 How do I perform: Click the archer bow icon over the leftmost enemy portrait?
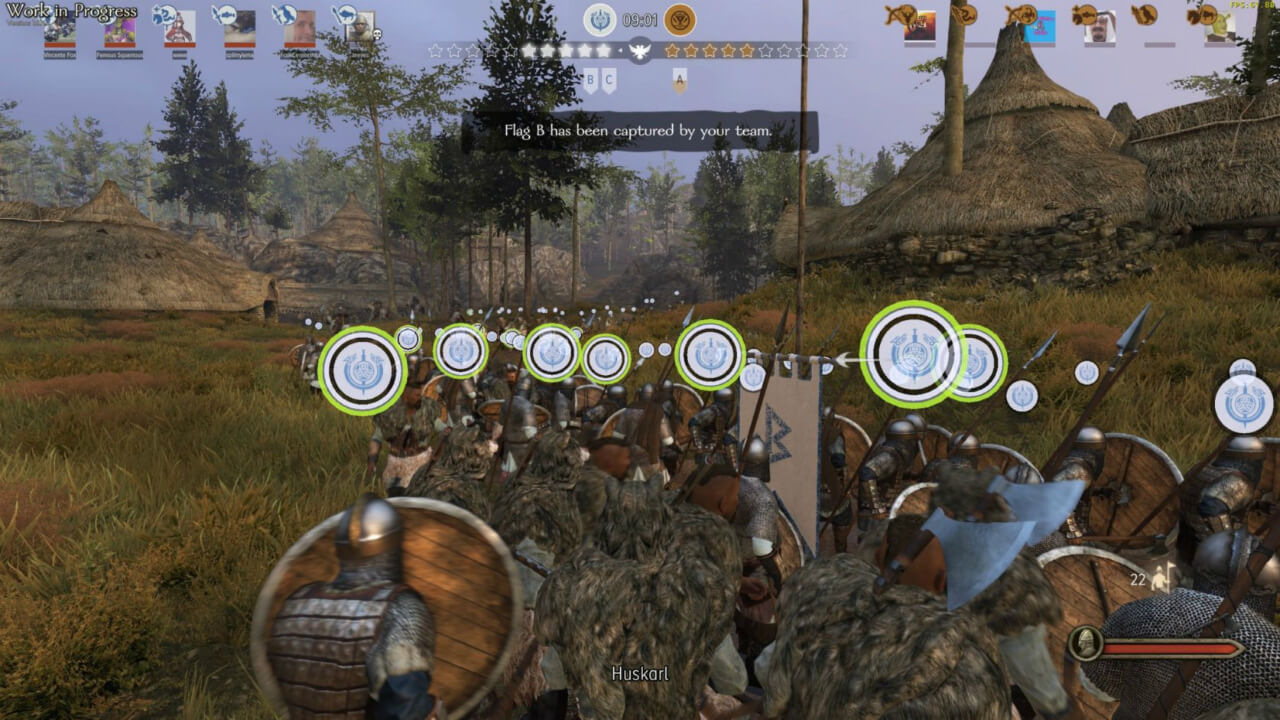899,12
